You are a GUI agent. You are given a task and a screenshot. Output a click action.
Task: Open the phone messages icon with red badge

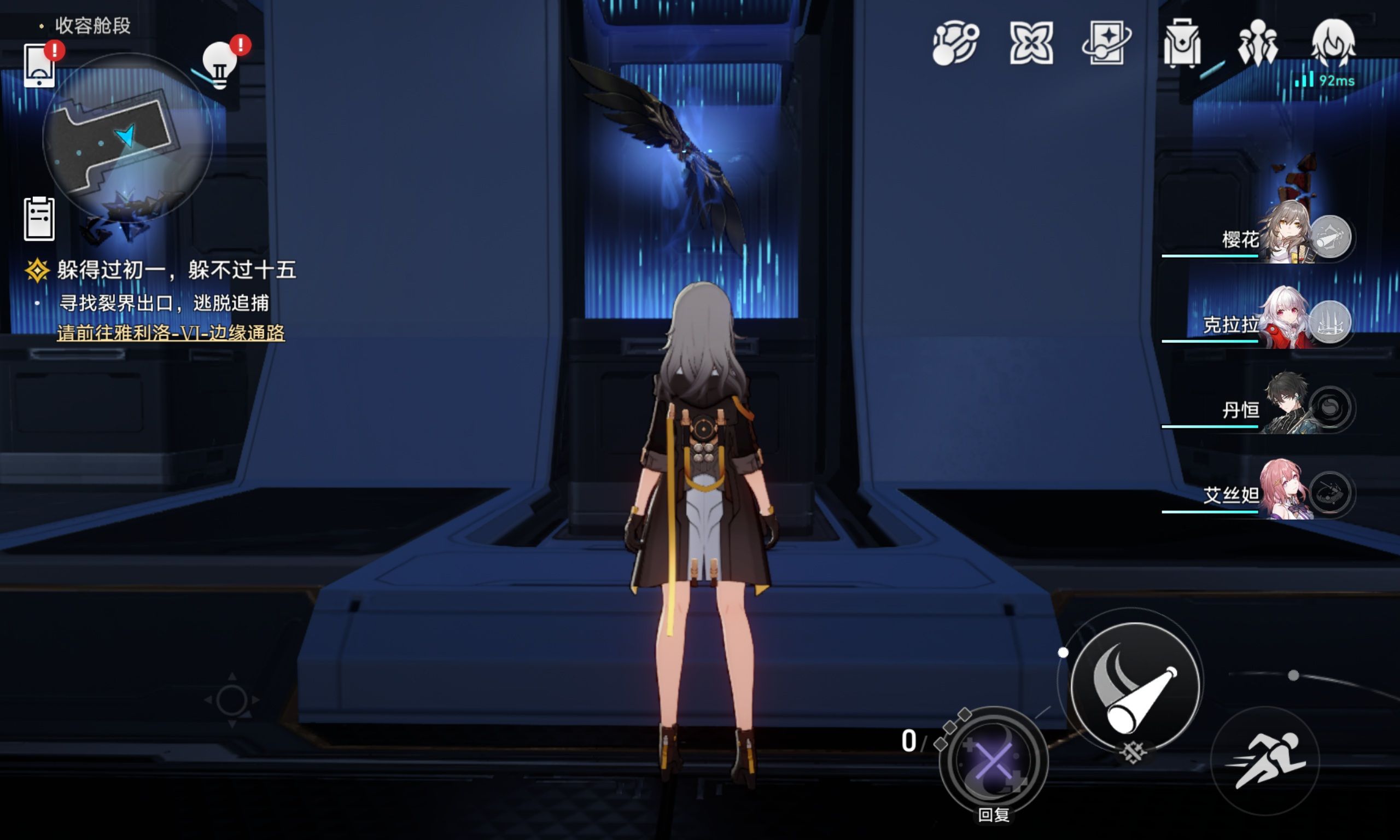[41, 66]
